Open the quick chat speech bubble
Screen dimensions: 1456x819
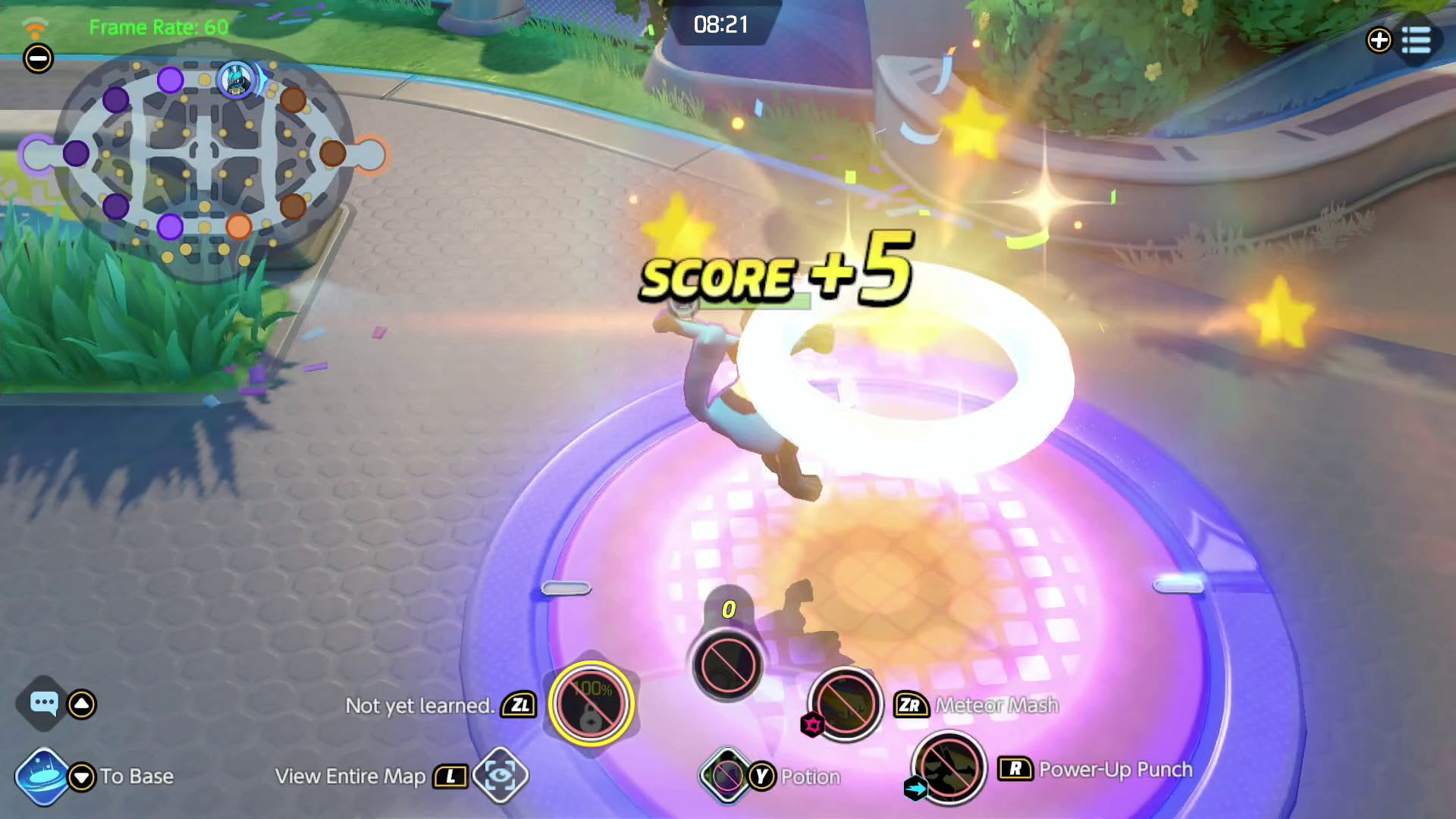tap(44, 704)
